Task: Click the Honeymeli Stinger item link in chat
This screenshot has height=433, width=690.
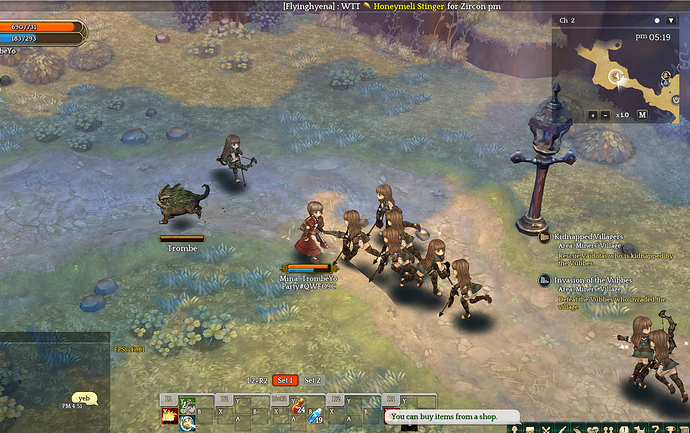Action: [x=417, y=6]
